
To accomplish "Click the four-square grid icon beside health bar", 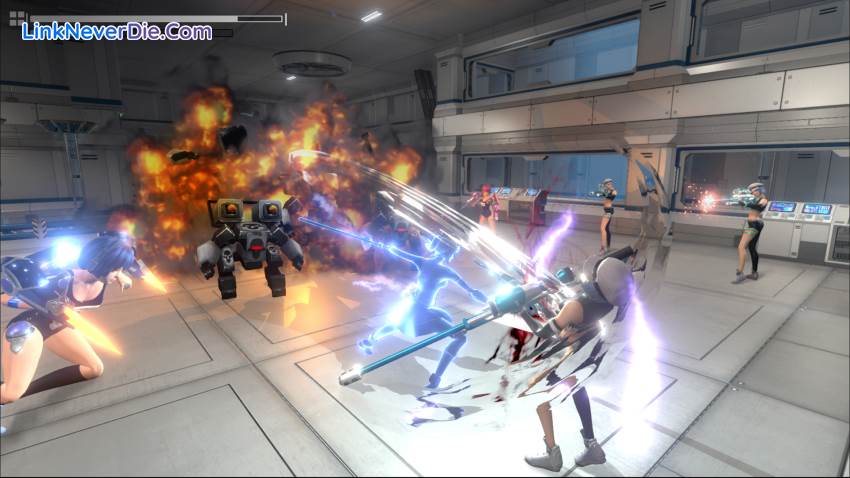I will point(17,18).
